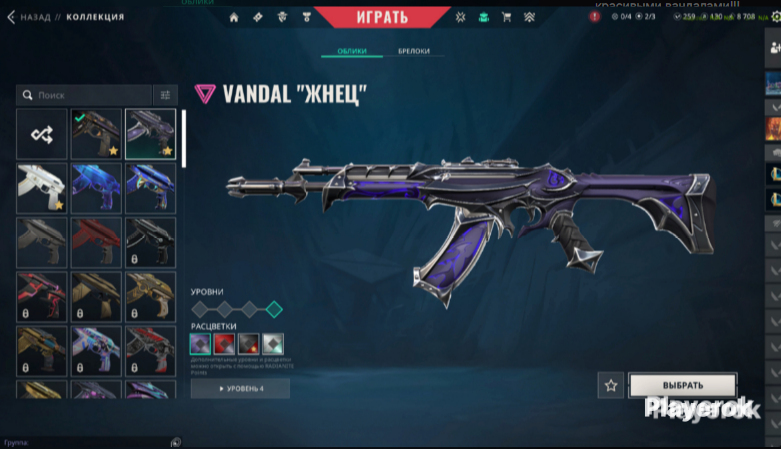This screenshot has height=449, width=781.
Task: Mark the skin as favorite with star button
Action: tap(611, 385)
